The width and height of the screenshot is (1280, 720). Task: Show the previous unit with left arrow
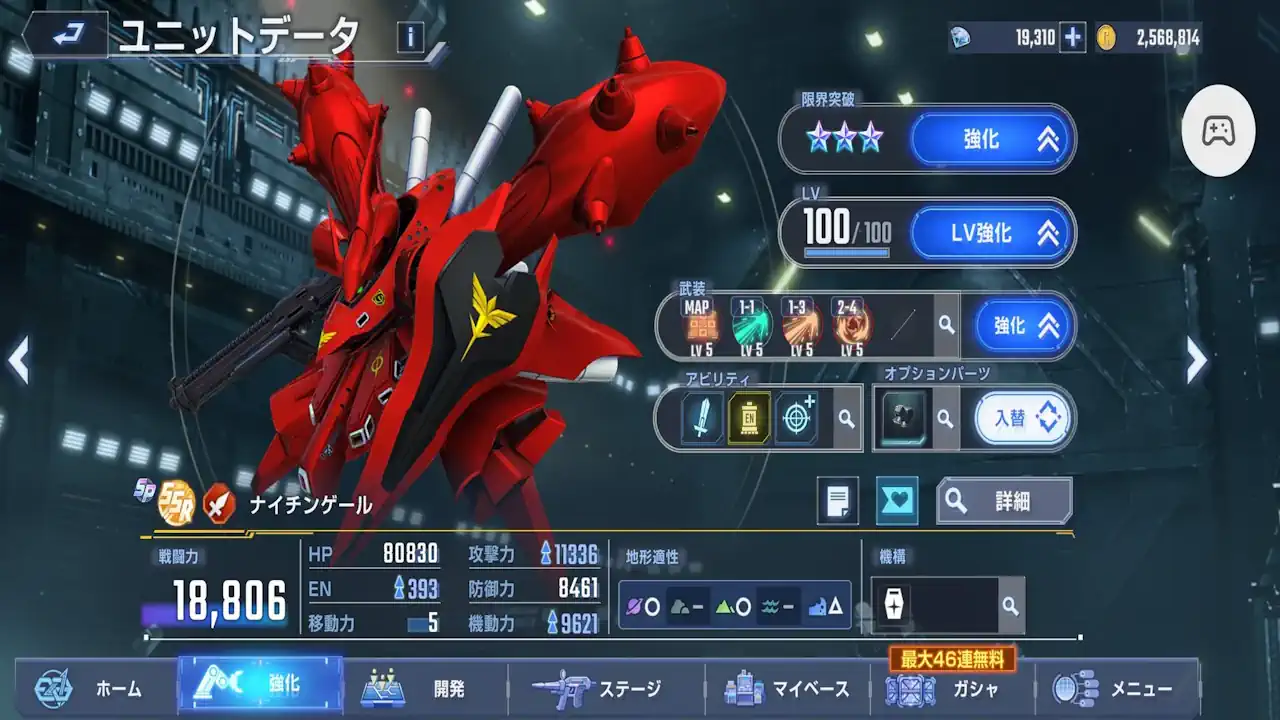(18, 360)
